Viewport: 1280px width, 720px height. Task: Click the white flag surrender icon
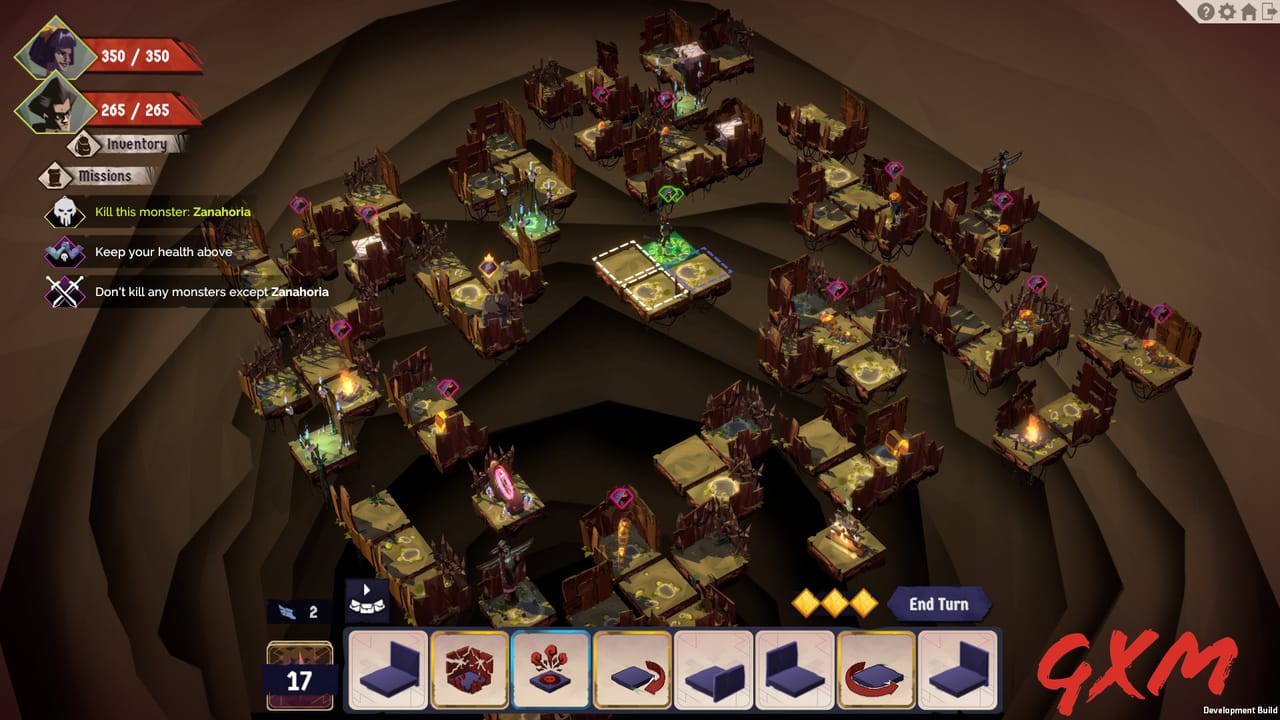click(367, 602)
